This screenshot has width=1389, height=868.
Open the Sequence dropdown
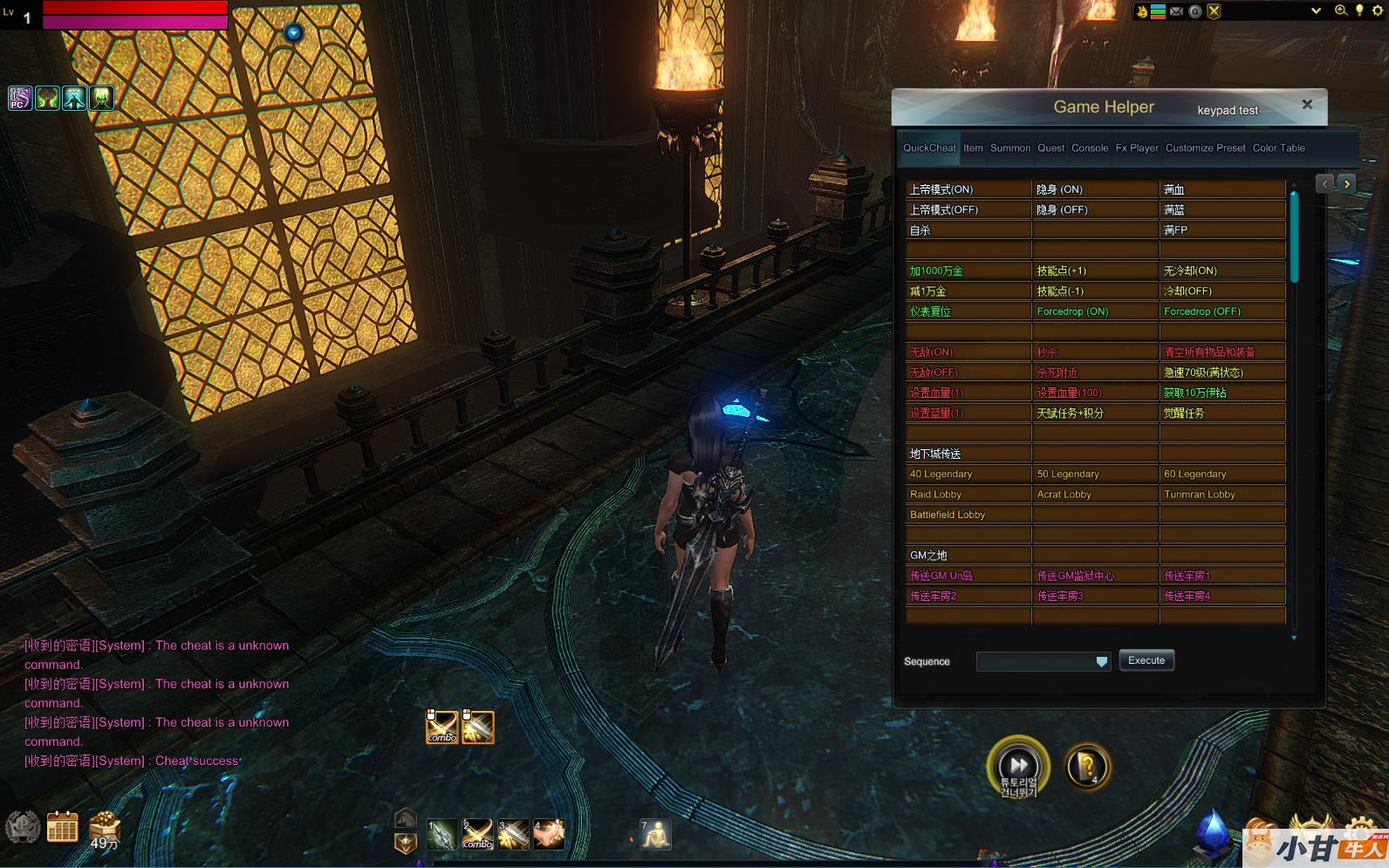1101,662
